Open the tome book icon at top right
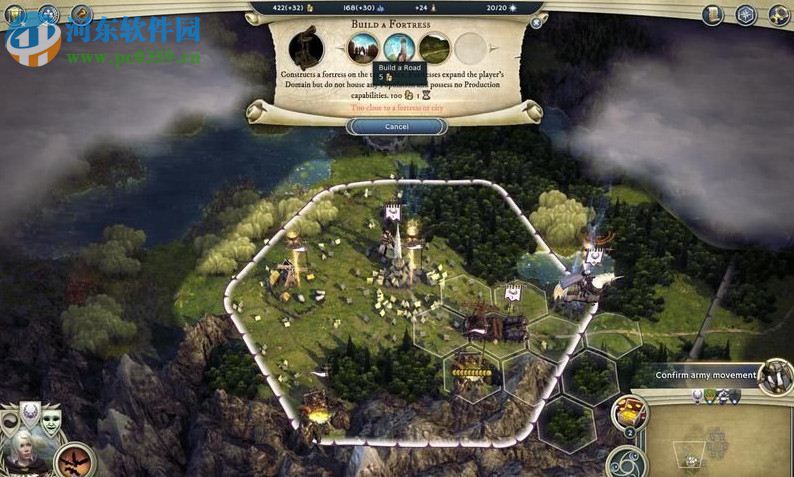 click(x=713, y=15)
